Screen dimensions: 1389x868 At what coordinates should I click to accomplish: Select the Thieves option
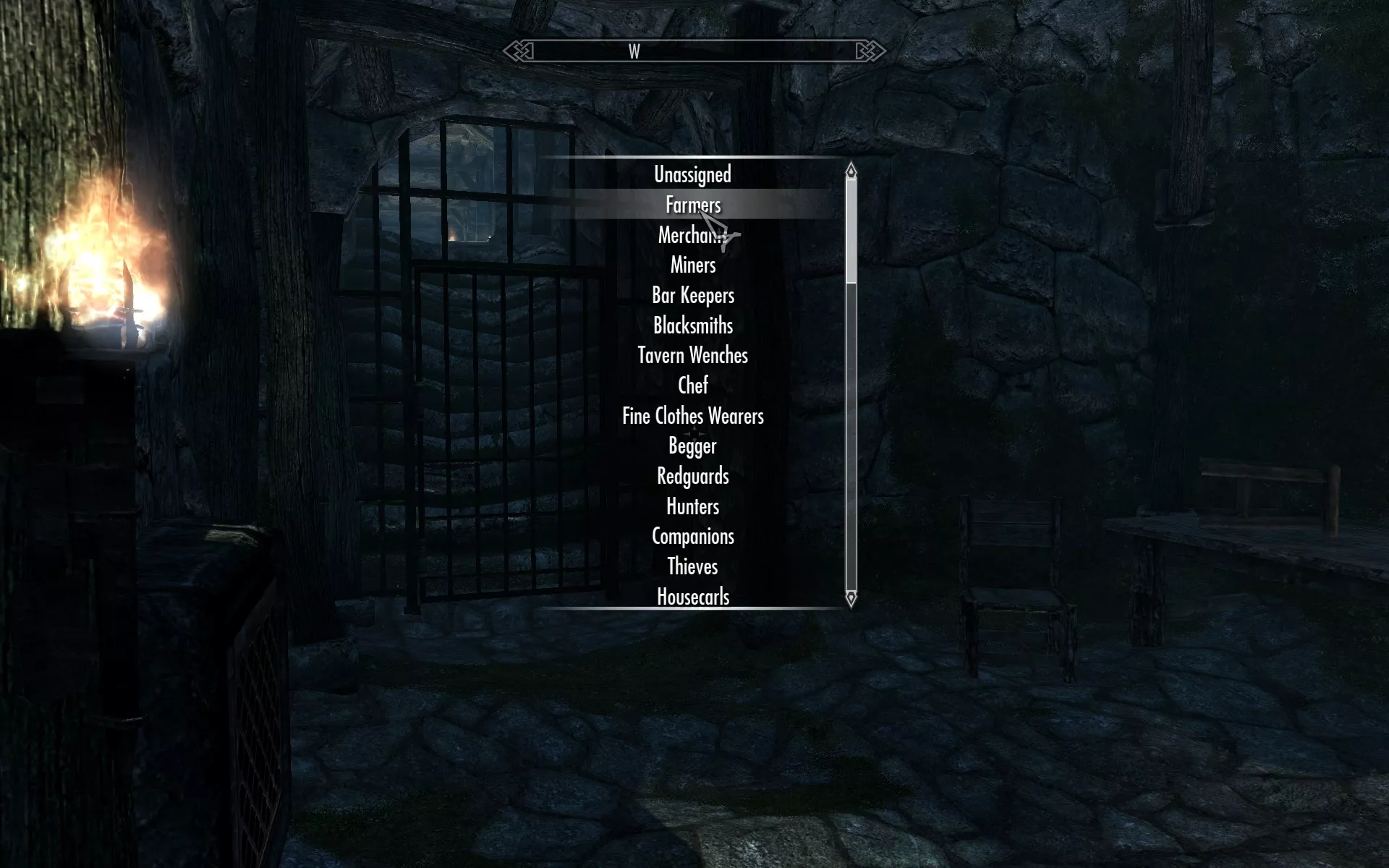692,566
